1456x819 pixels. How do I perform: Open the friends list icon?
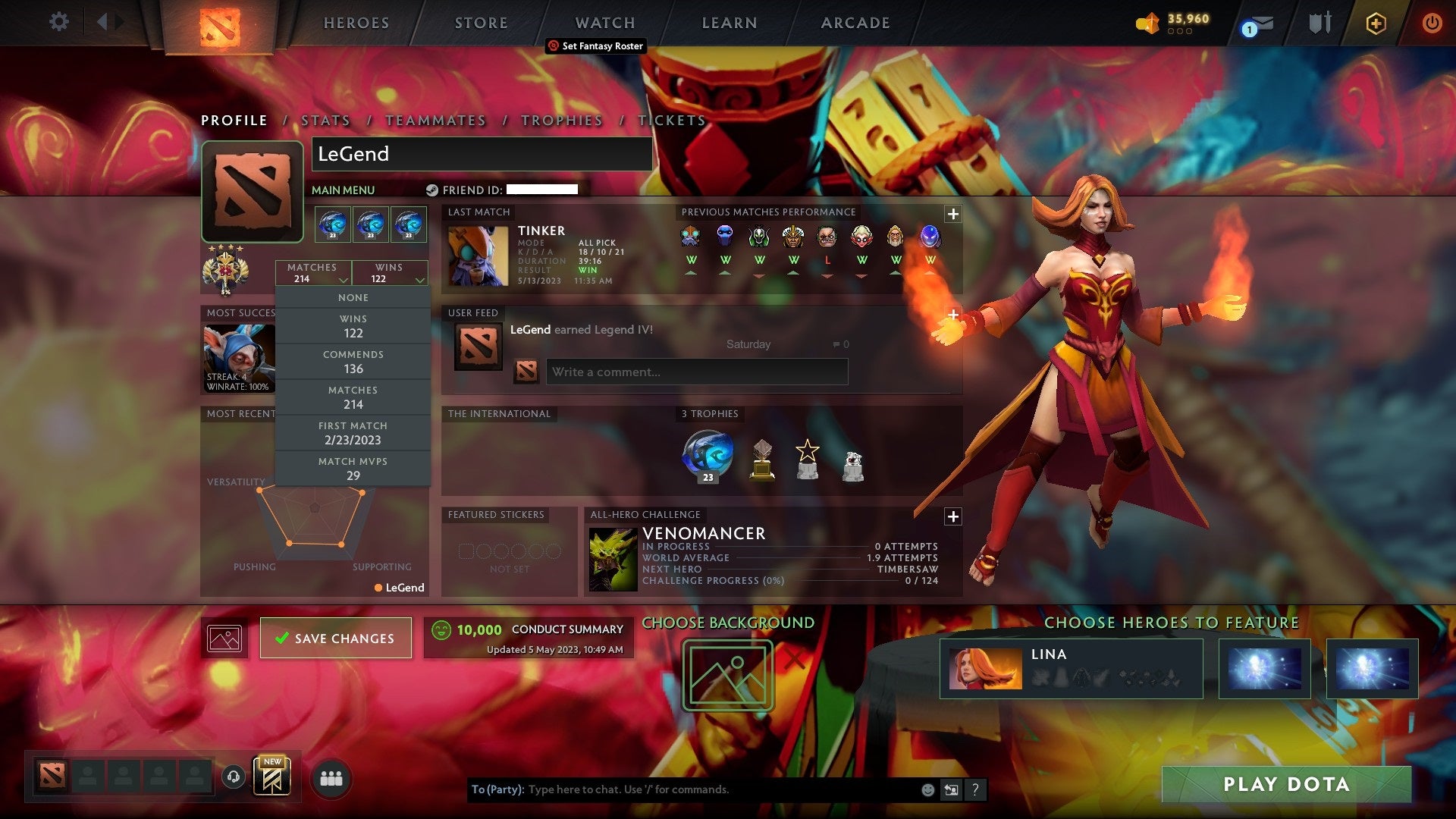click(331, 777)
